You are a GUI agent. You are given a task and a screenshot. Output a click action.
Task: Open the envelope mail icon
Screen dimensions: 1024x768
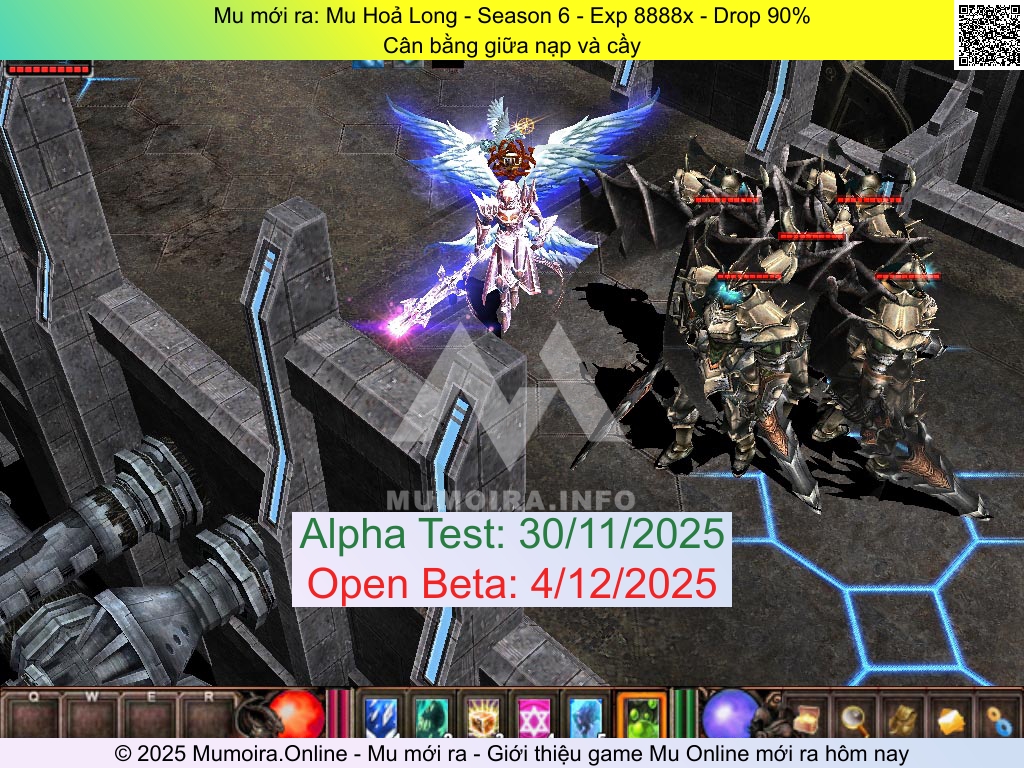click(949, 717)
